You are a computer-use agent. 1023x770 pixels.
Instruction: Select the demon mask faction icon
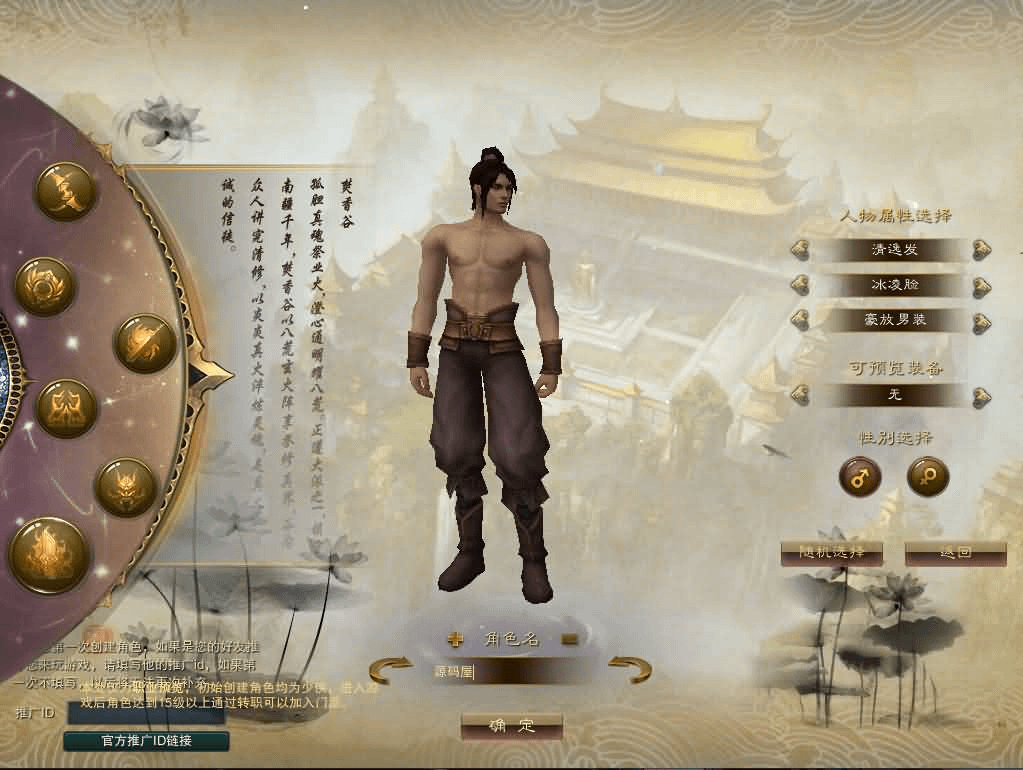click(126, 487)
